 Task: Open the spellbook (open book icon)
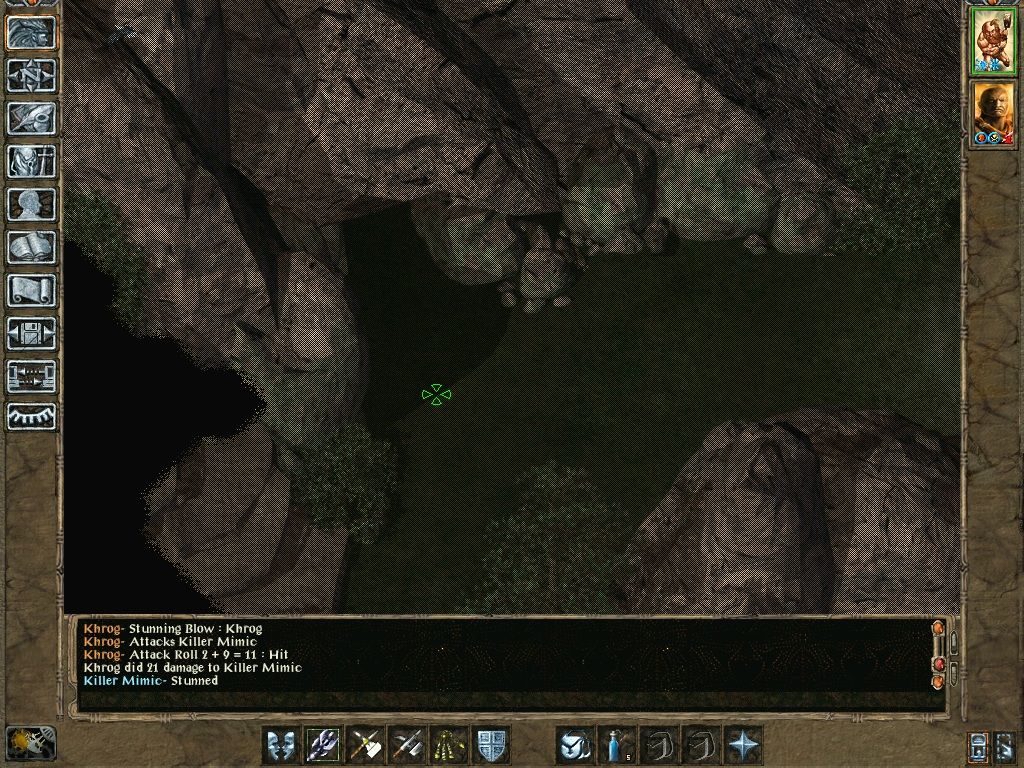click(x=31, y=248)
